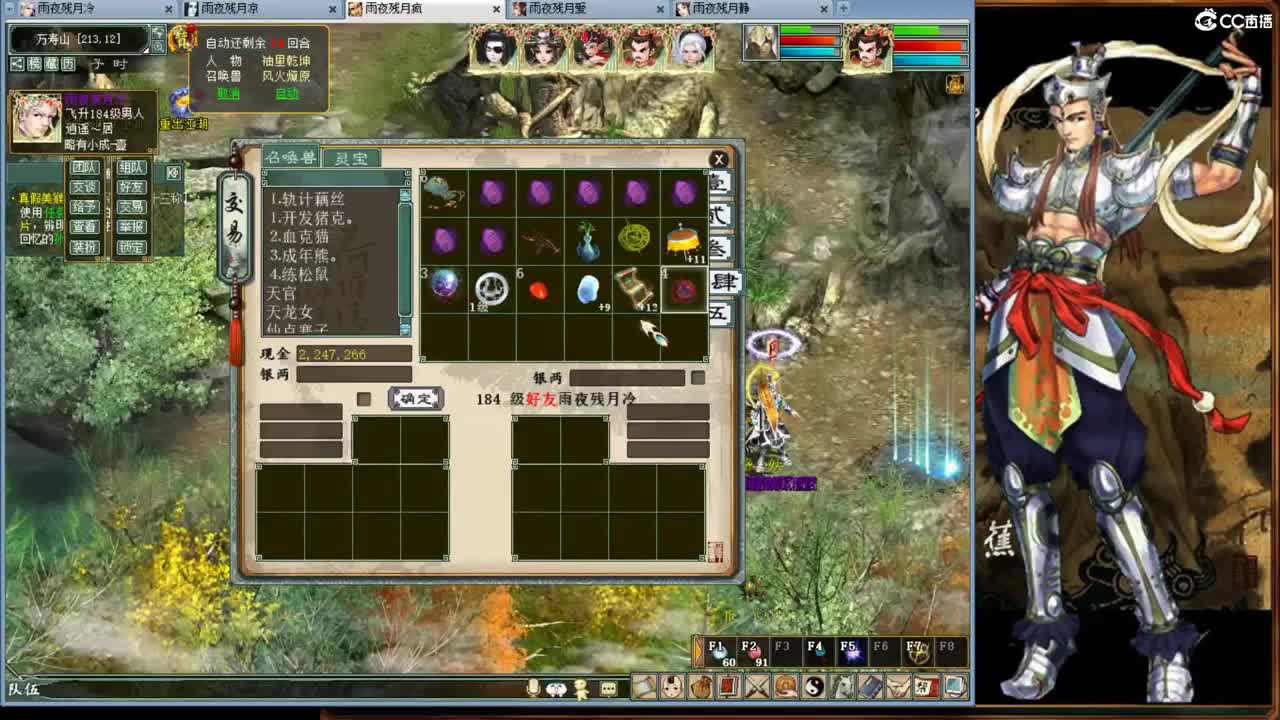Click the left 银两 silver input field
Image resolution: width=1280 pixels, height=720 pixels.
355,373
